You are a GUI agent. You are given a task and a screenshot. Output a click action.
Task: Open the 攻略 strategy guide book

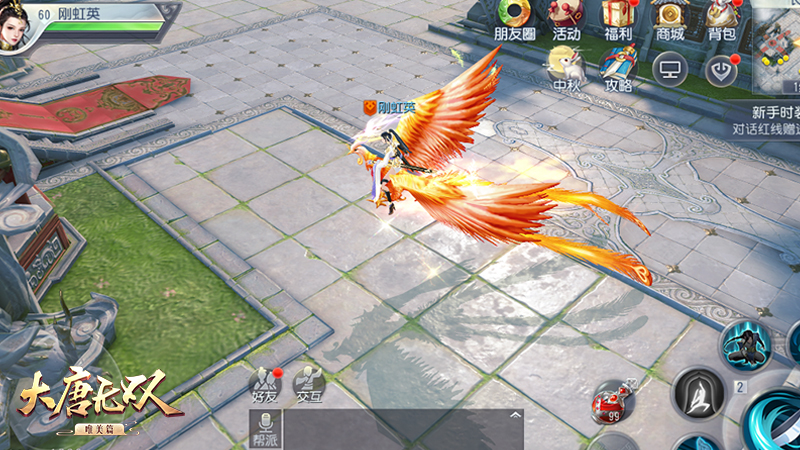(618, 68)
